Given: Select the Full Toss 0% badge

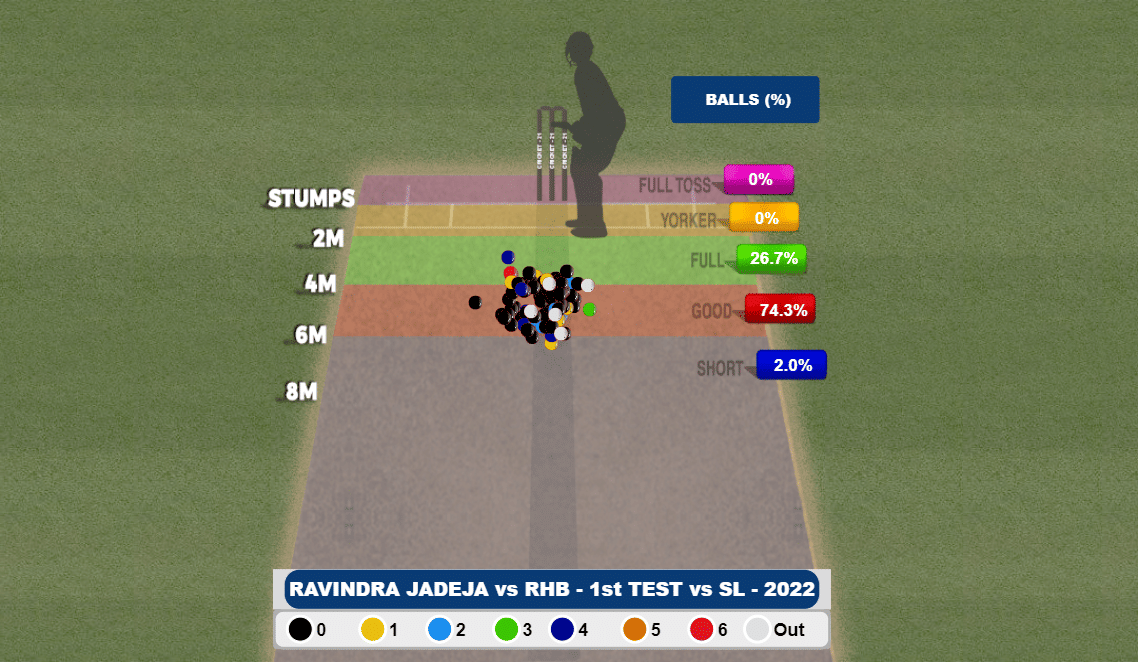Looking at the screenshot, I should coord(759,180).
